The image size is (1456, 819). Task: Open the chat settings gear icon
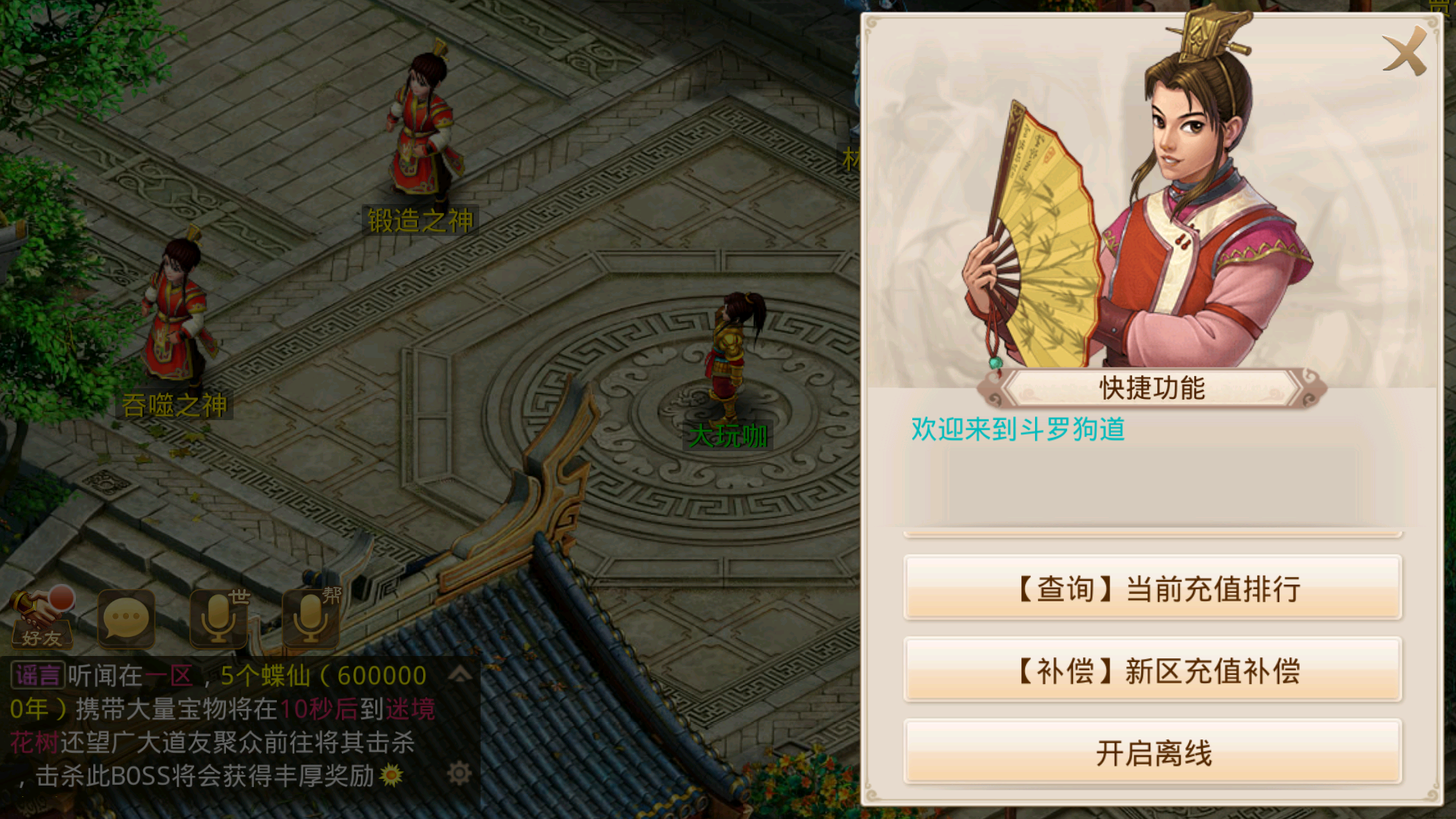[x=460, y=772]
